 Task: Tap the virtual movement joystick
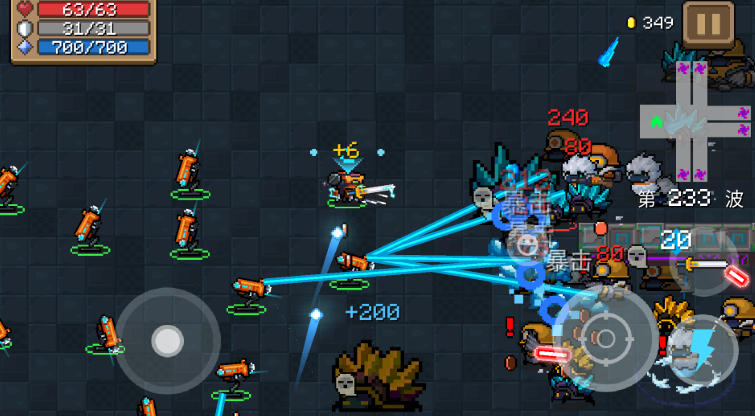pyautogui.click(x=167, y=340)
